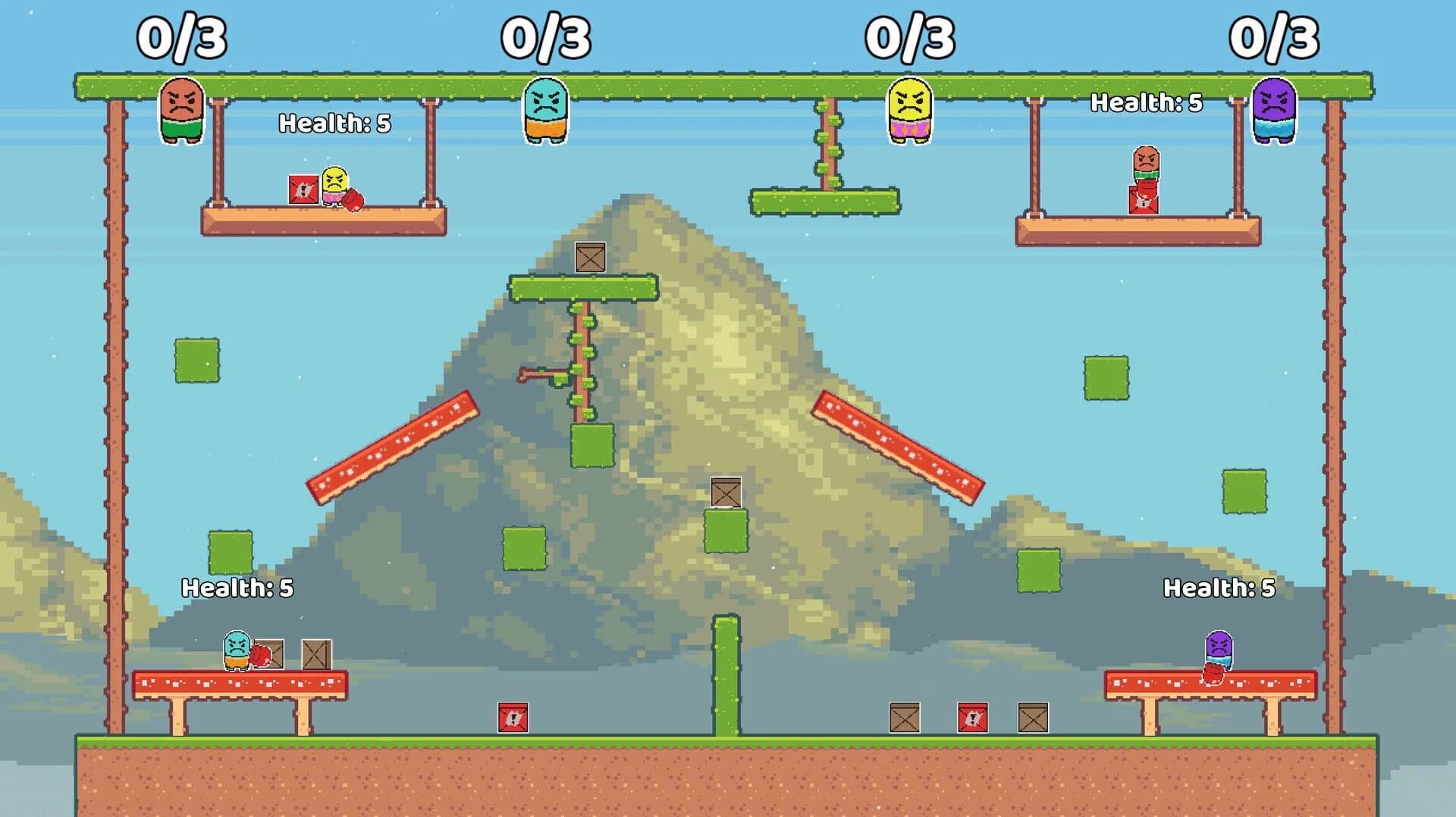The width and height of the screenshot is (1456, 817).
Task: Click the purple character at top right
Action: (1276, 111)
